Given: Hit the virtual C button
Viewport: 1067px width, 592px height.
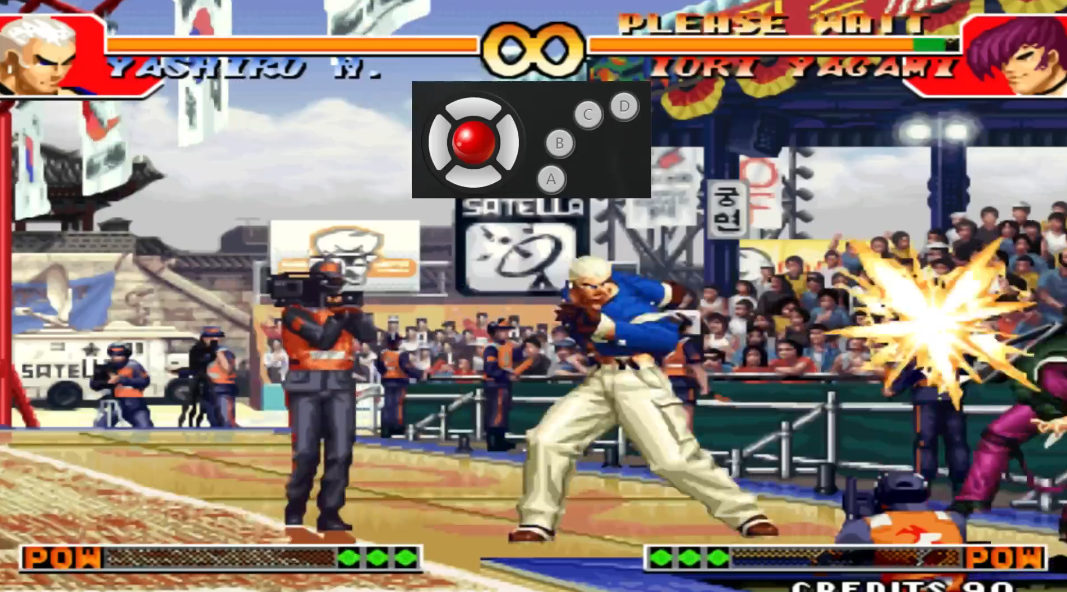Looking at the screenshot, I should point(588,114).
